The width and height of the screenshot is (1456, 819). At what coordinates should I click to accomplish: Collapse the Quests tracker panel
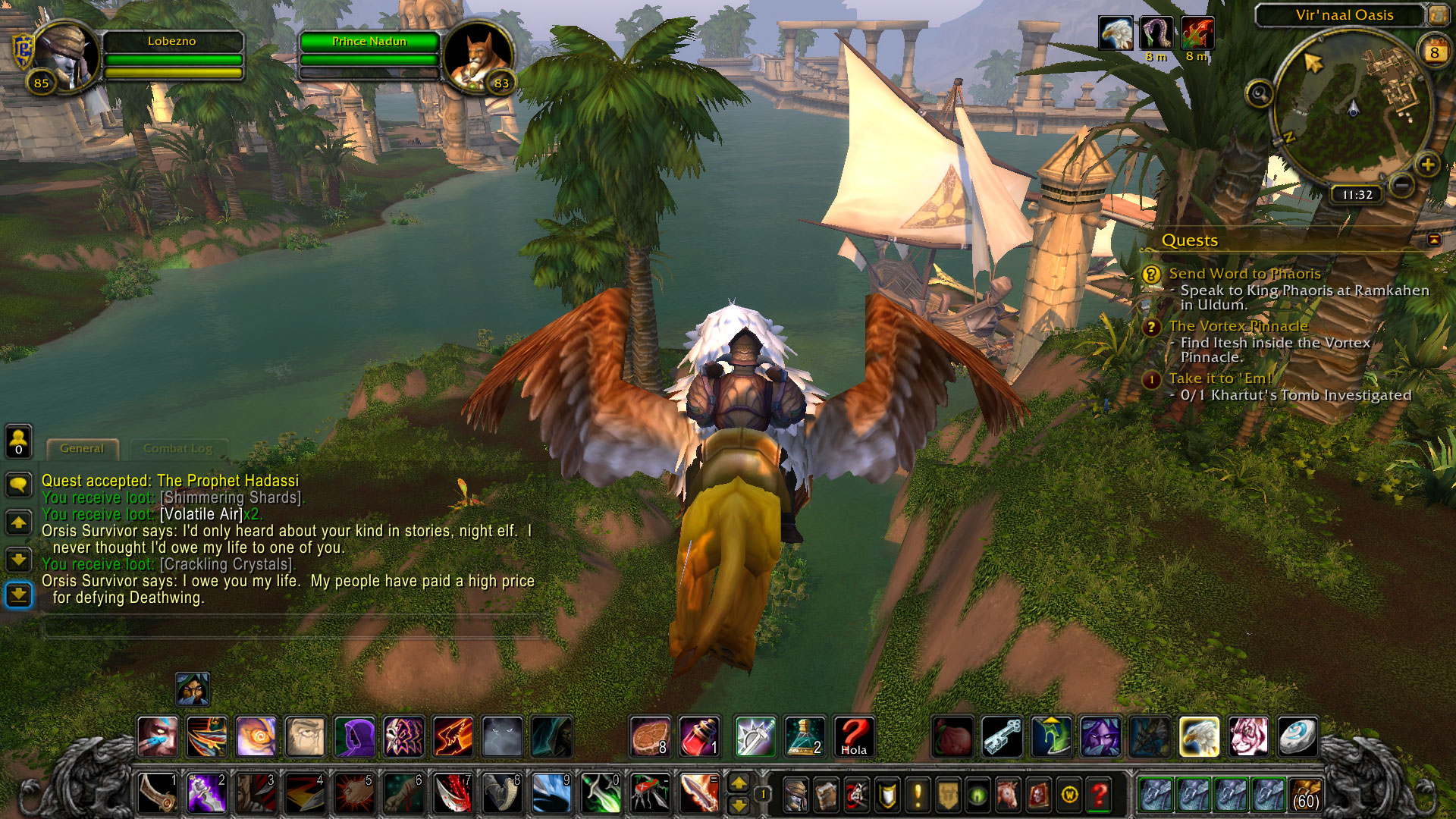(1434, 240)
